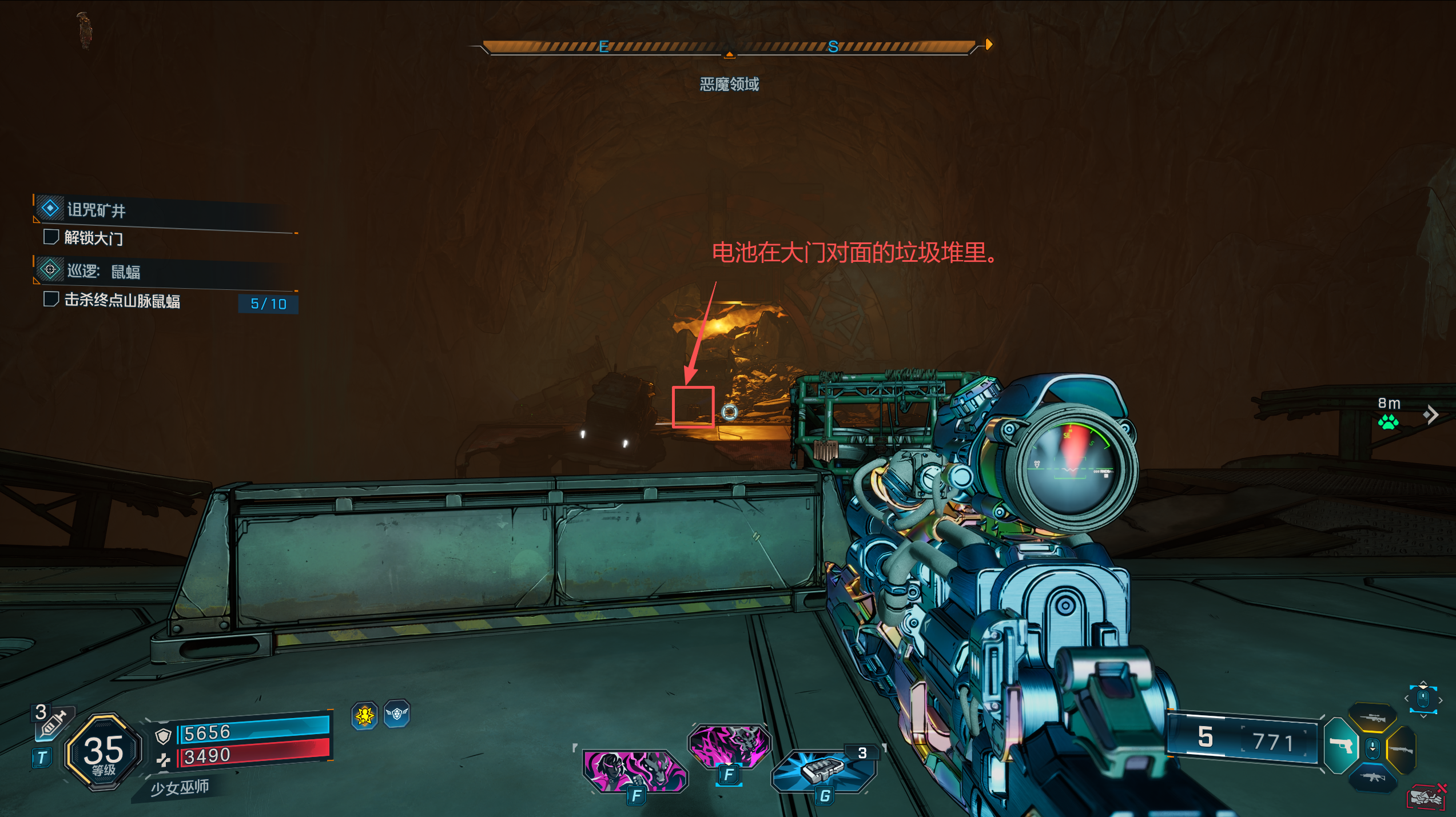This screenshot has width=1456, height=817.
Task: Tick the 解锁大门 objective checkbox
Action: [51, 237]
